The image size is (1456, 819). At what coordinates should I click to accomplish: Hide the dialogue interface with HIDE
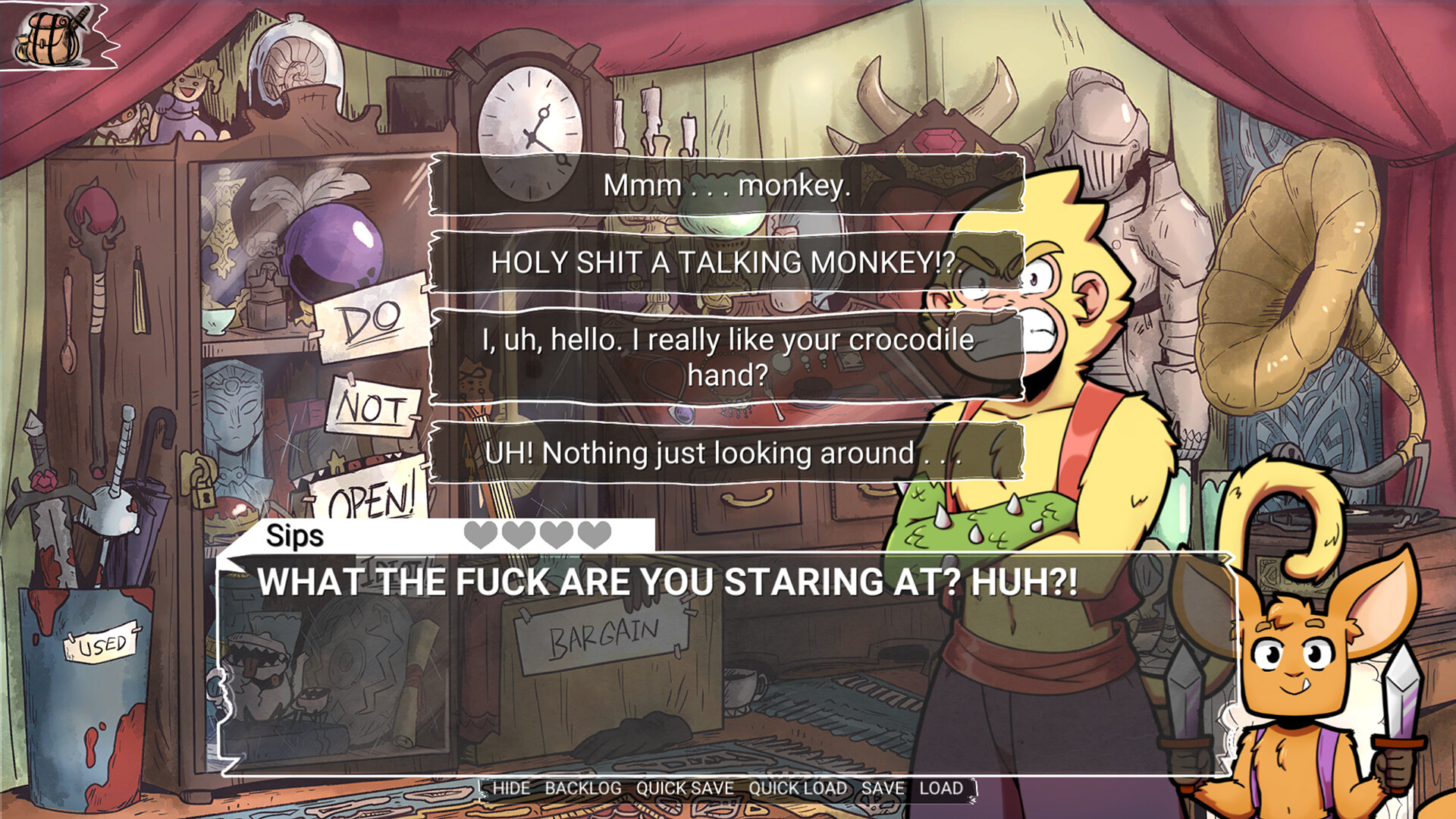(511, 789)
